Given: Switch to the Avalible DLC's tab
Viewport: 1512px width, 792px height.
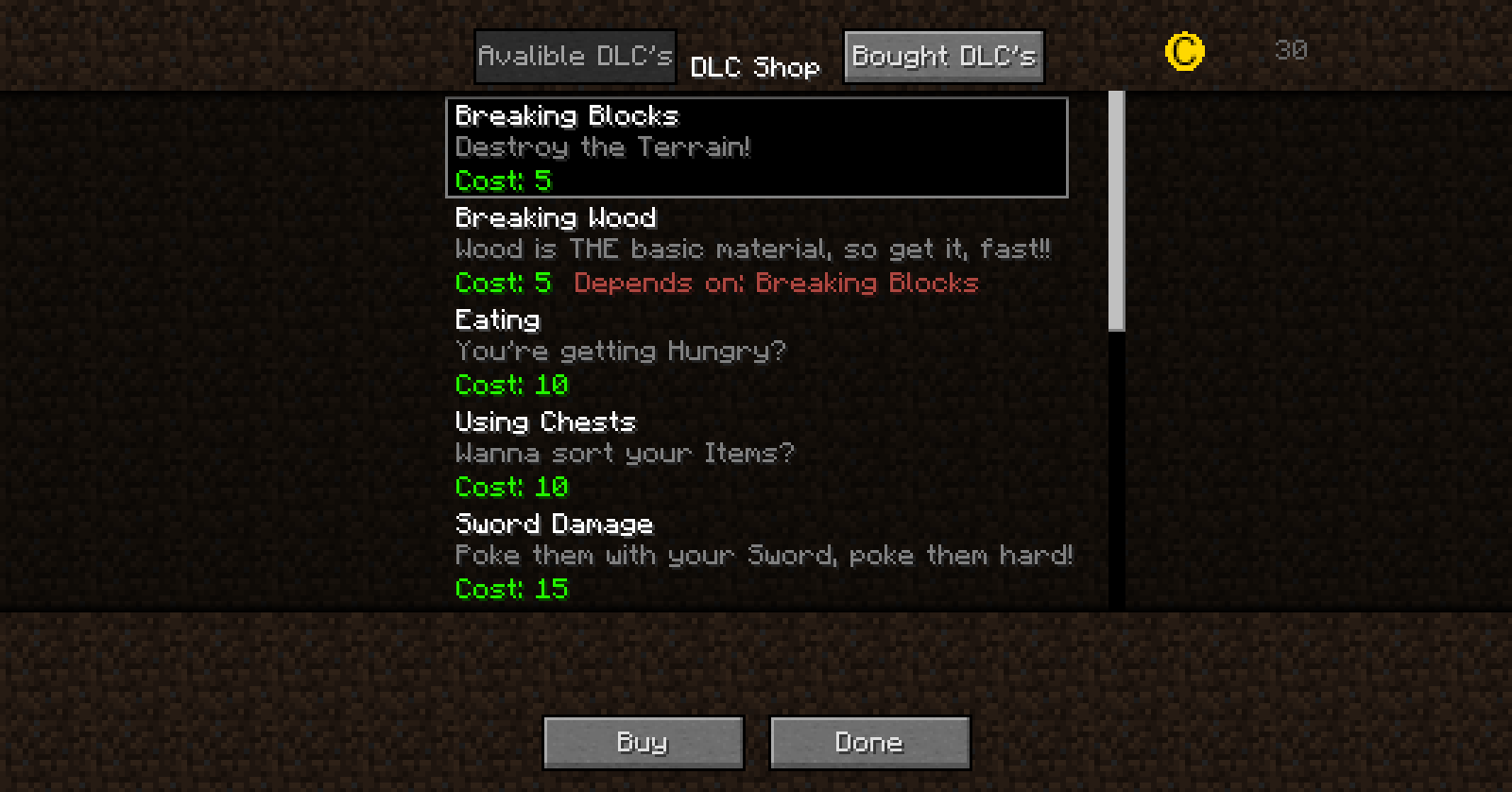Looking at the screenshot, I should click(x=576, y=56).
